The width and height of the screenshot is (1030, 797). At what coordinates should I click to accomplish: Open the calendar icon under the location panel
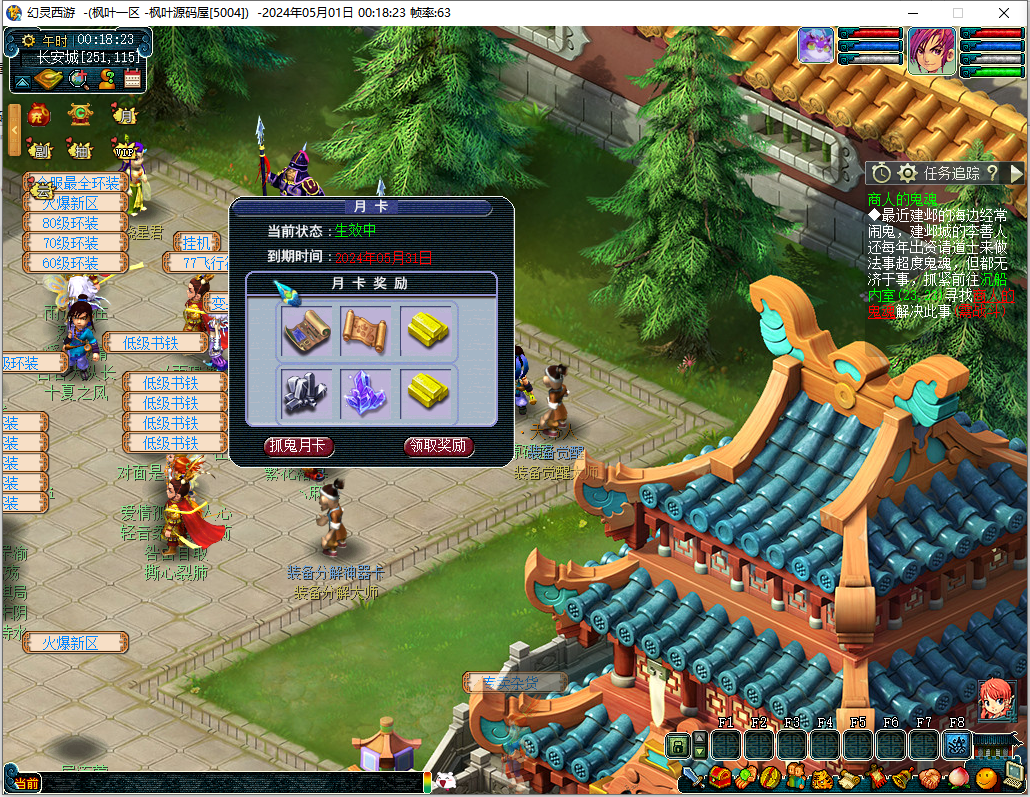[132, 79]
